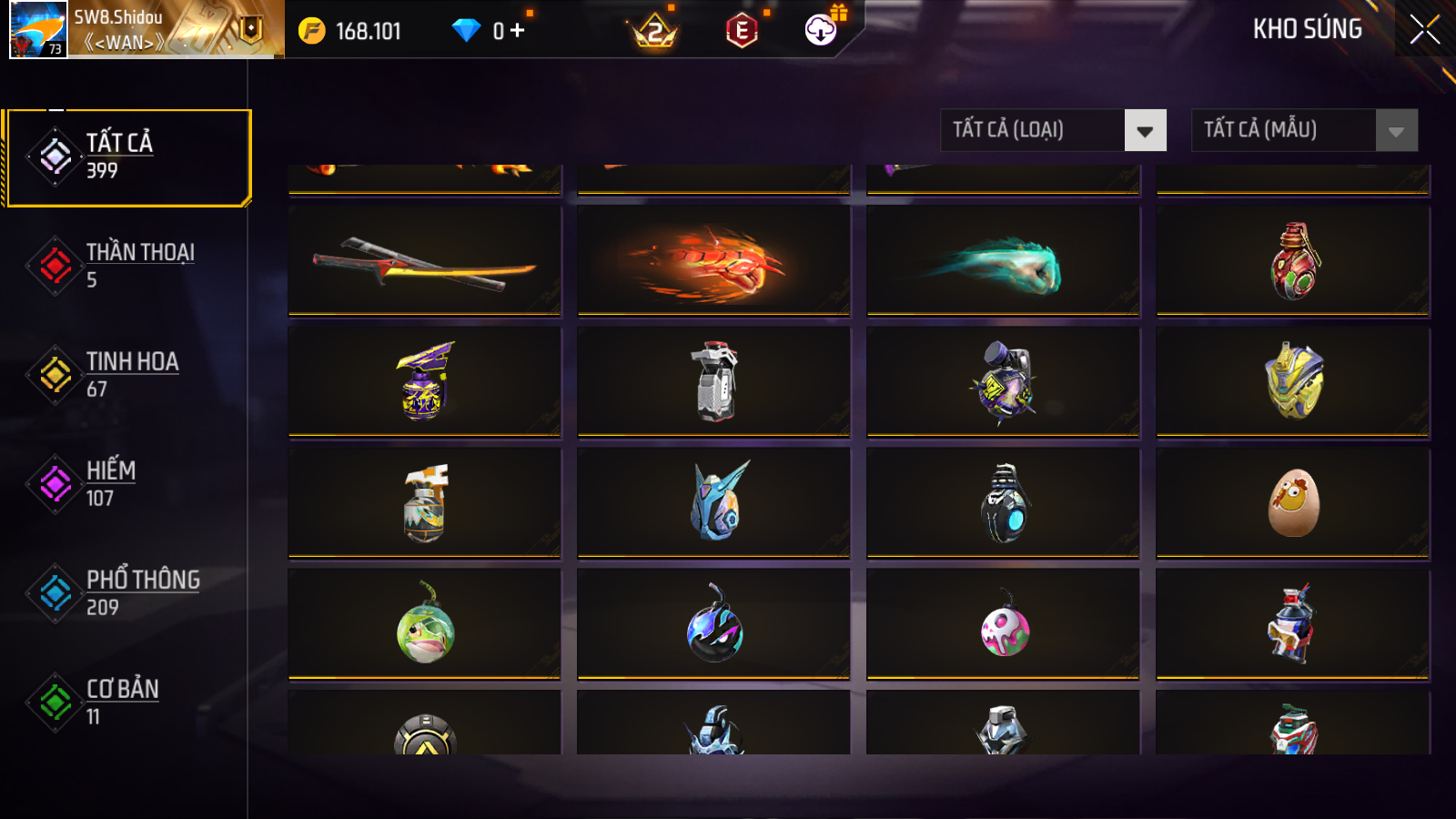Select the egg-shaped chicken grenade skin
Viewport: 1456px width, 819px height.
pos(1292,503)
